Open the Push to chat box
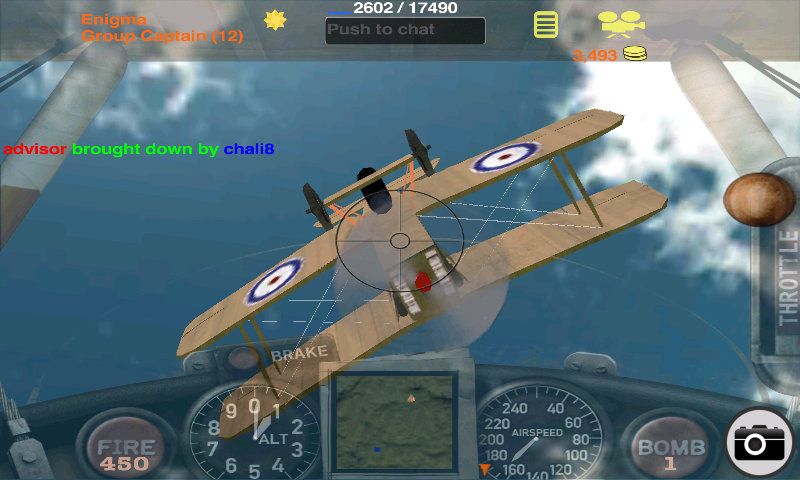Image resolution: width=800 pixels, height=480 pixels. pyautogui.click(x=405, y=30)
